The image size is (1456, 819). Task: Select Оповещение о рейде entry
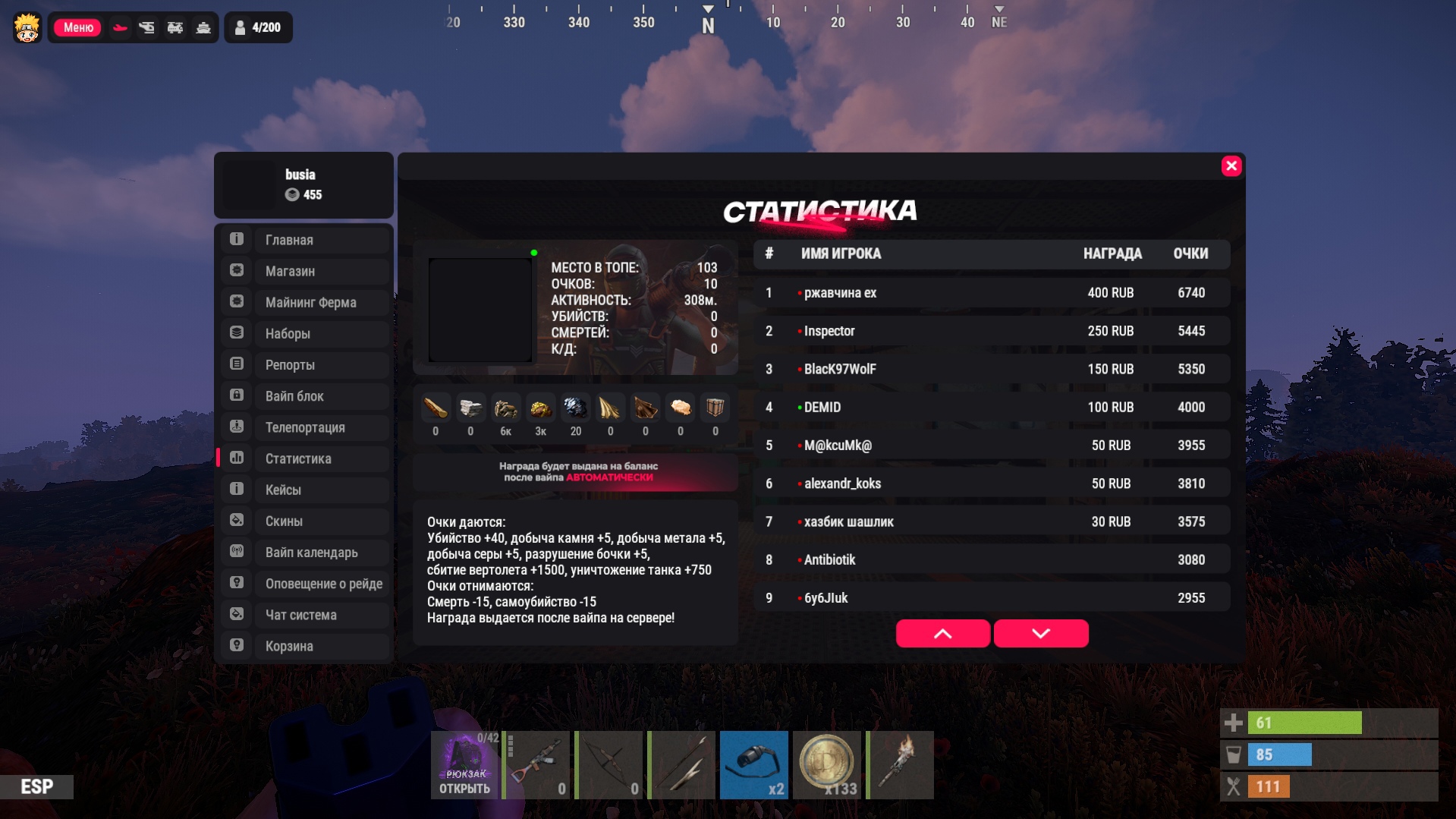click(305, 584)
